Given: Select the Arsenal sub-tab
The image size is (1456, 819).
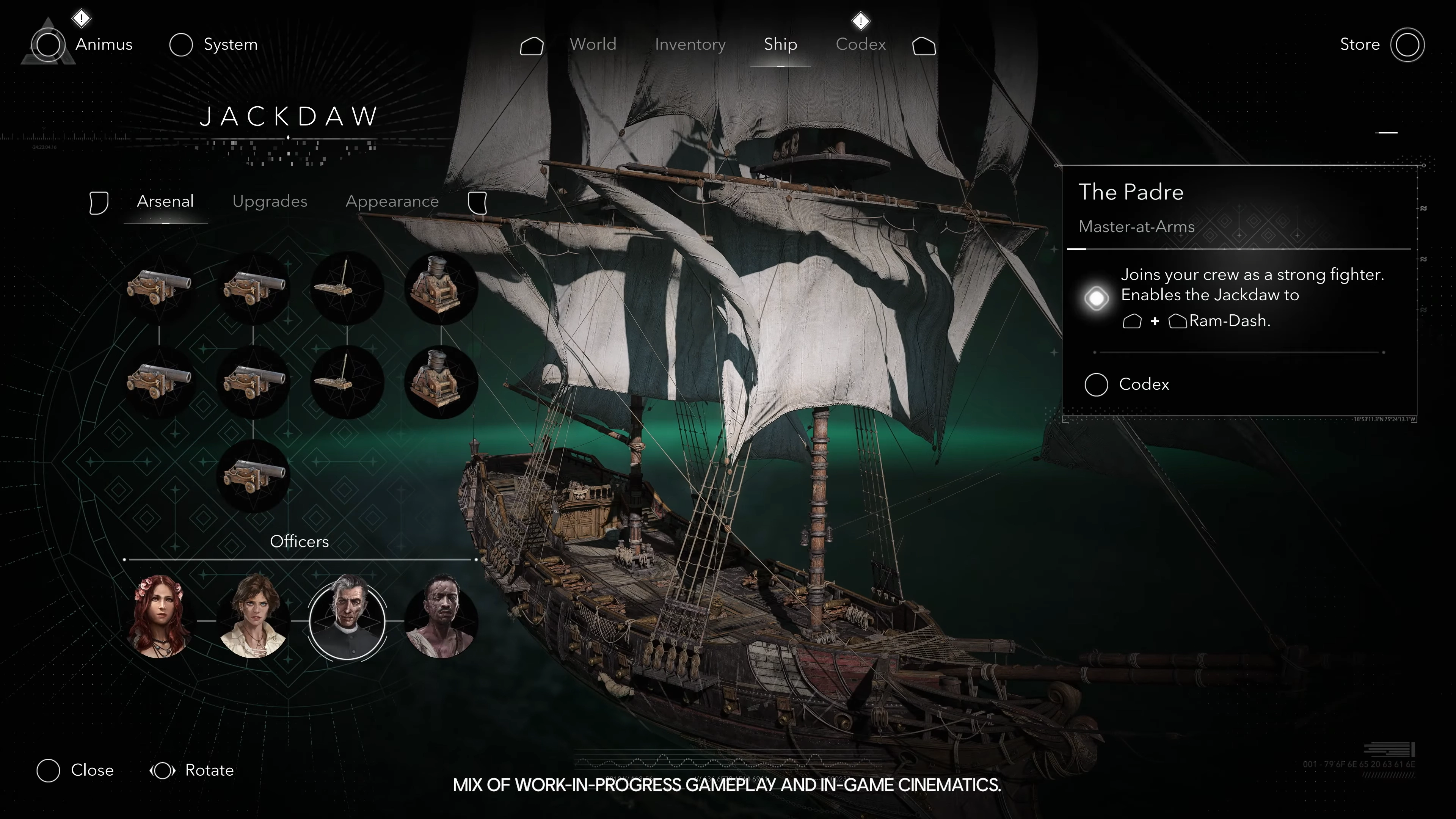Looking at the screenshot, I should tap(165, 201).
